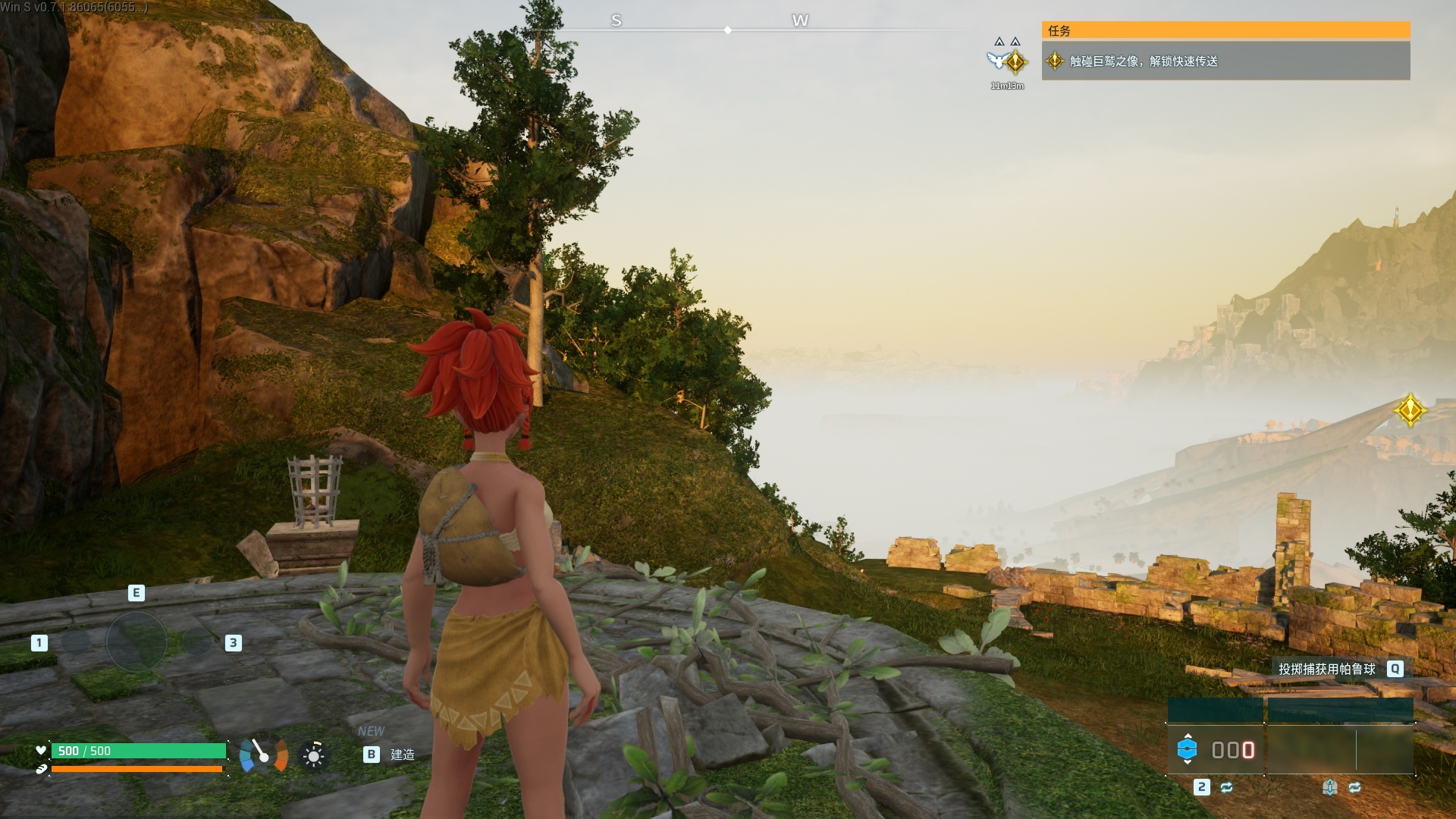
Task: Click the white eagle statue compass marker
Action: [x=996, y=60]
